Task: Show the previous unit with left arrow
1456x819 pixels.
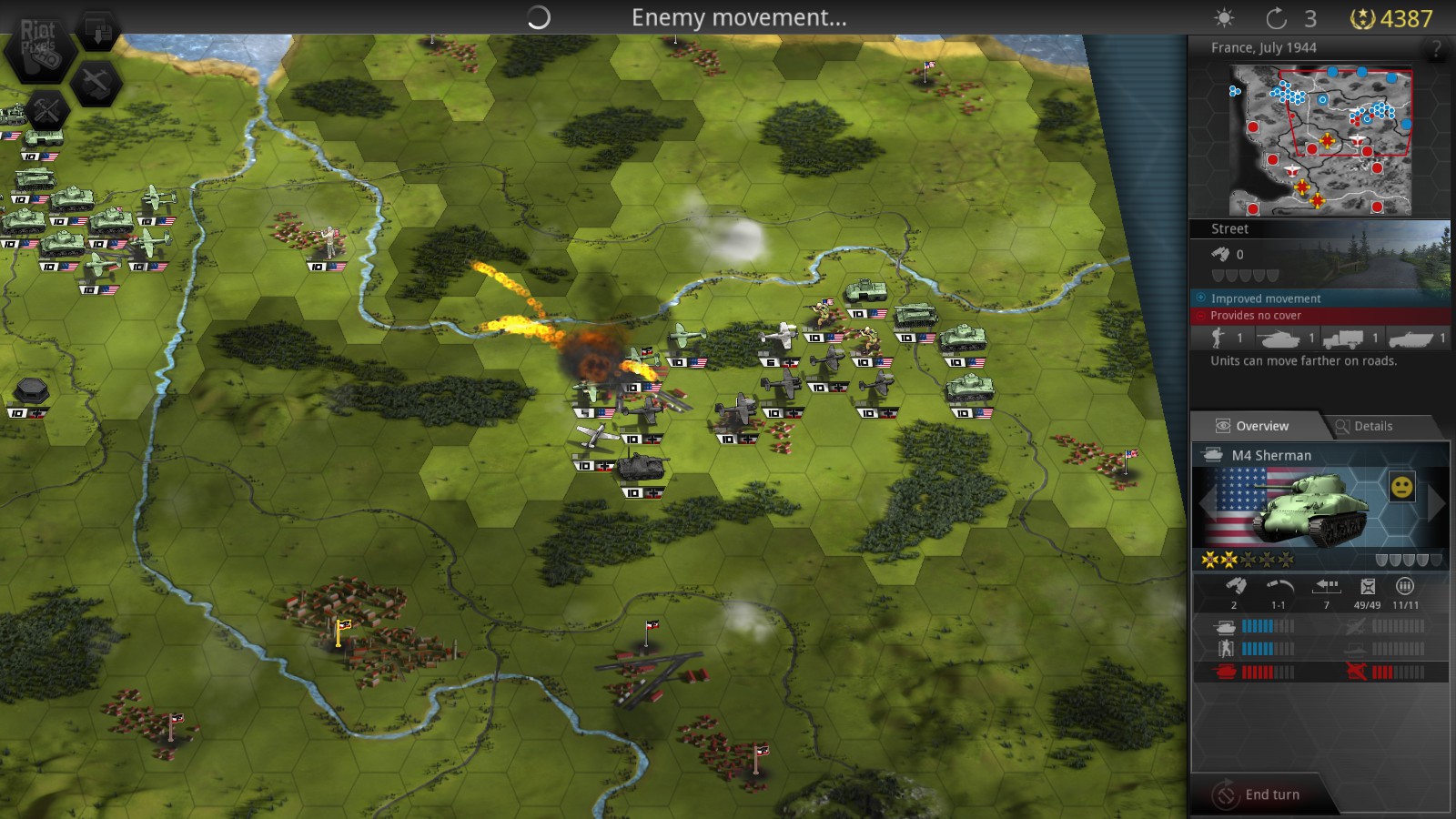Action: click(1205, 504)
